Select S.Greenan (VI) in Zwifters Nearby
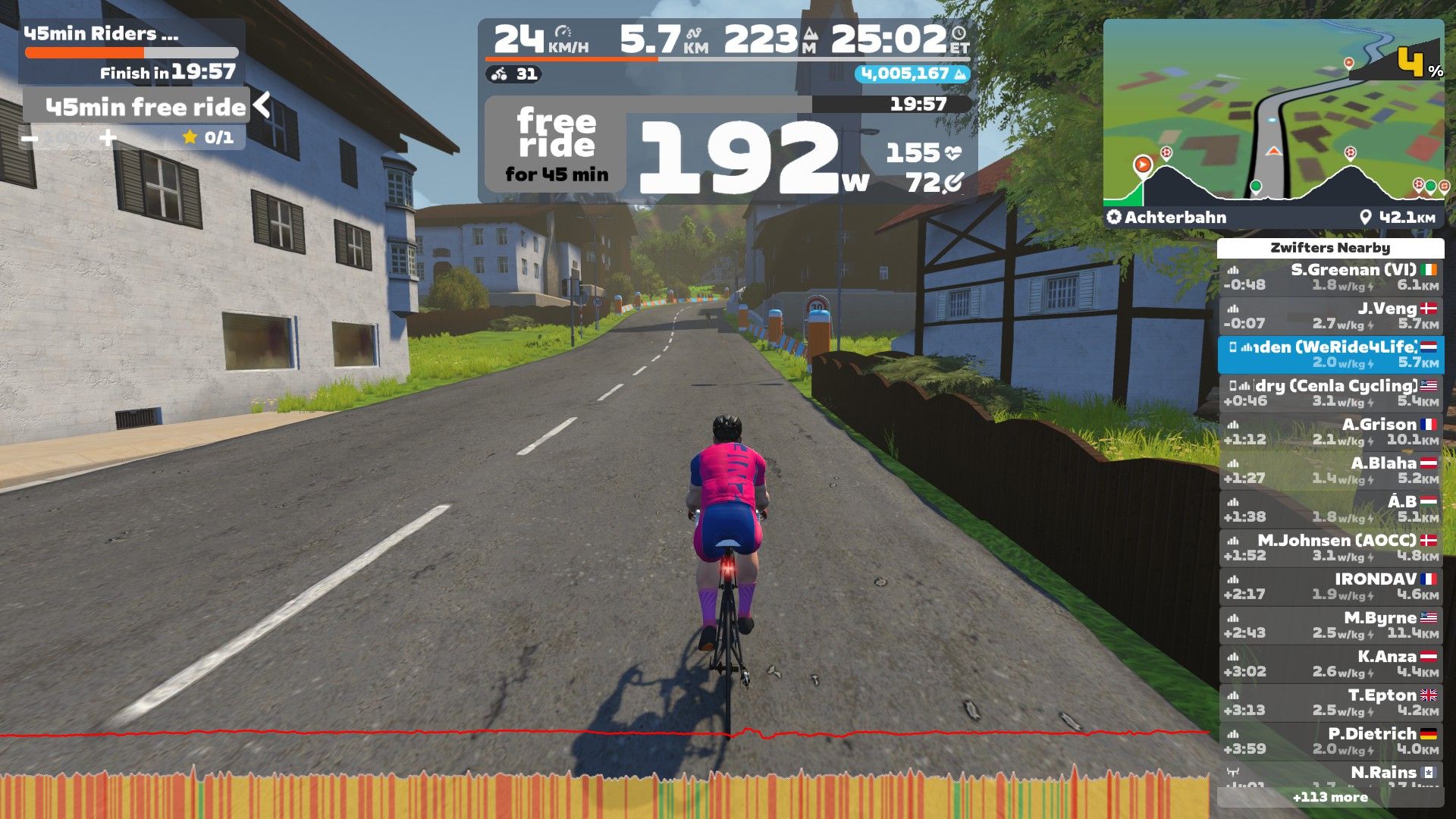 [x=1330, y=277]
